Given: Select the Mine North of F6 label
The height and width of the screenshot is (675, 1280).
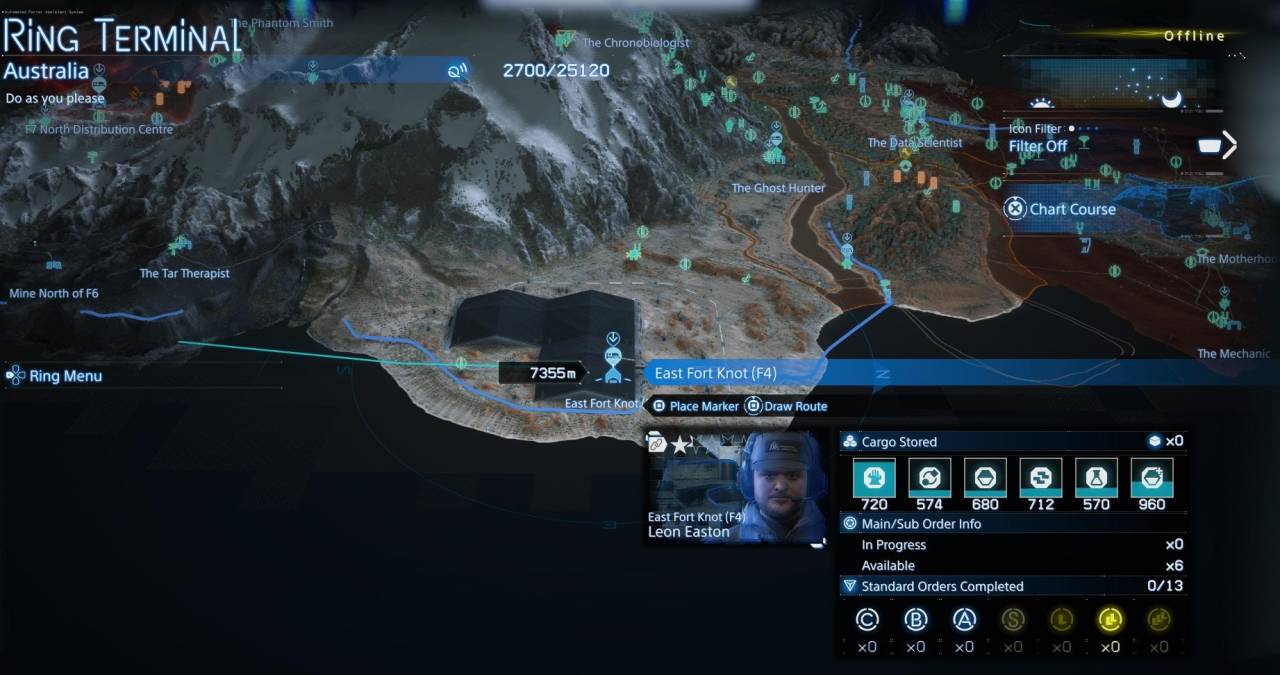Looking at the screenshot, I should [54, 293].
